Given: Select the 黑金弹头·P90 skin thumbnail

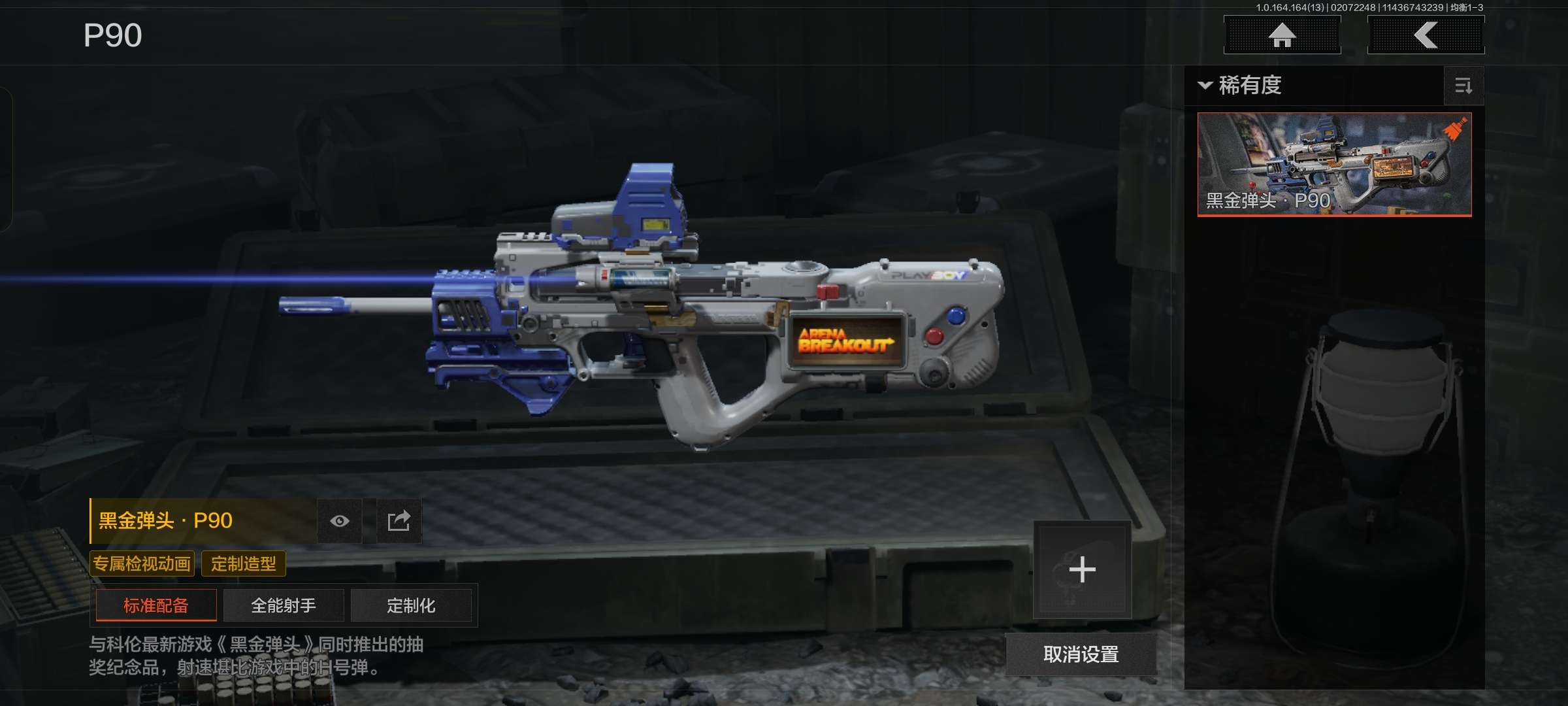Looking at the screenshot, I should [x=1334, y=164].
